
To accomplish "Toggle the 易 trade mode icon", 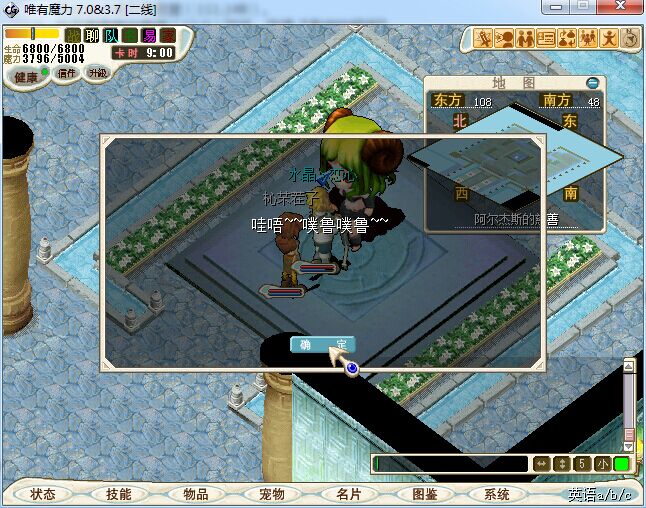I will point(148,36).
